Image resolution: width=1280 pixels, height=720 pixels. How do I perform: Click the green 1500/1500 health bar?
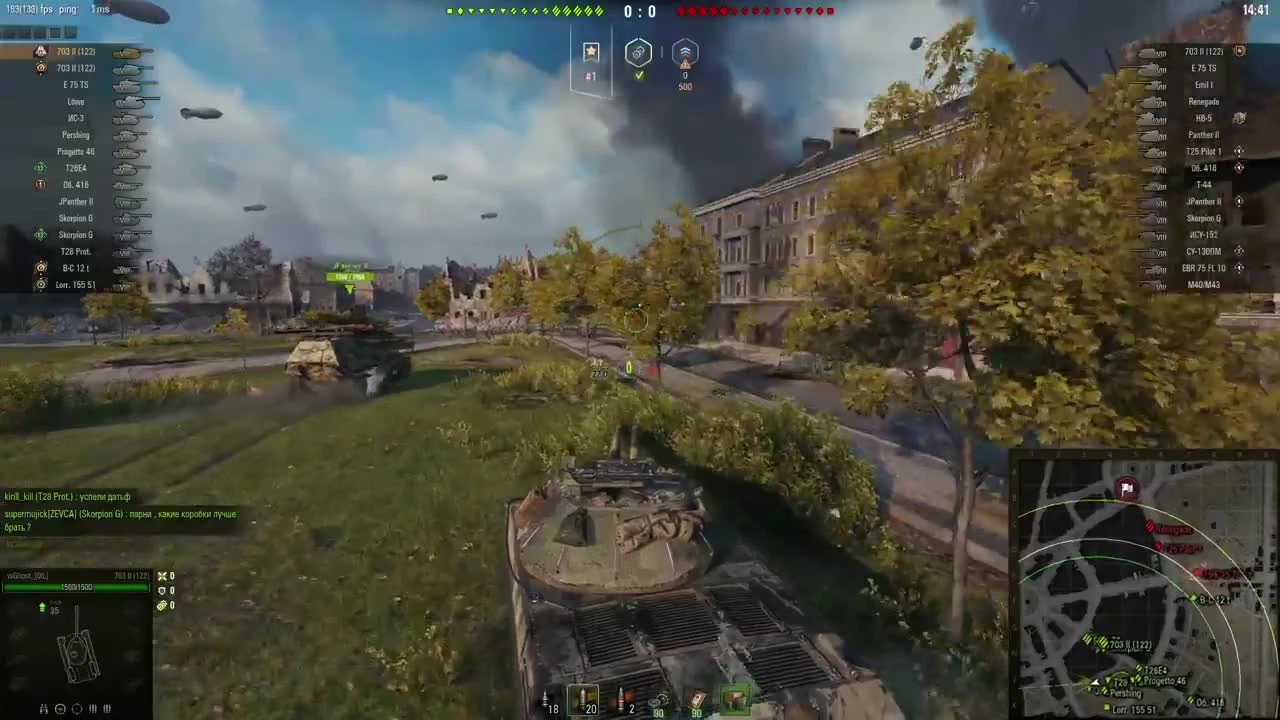[x=76, y=587]
